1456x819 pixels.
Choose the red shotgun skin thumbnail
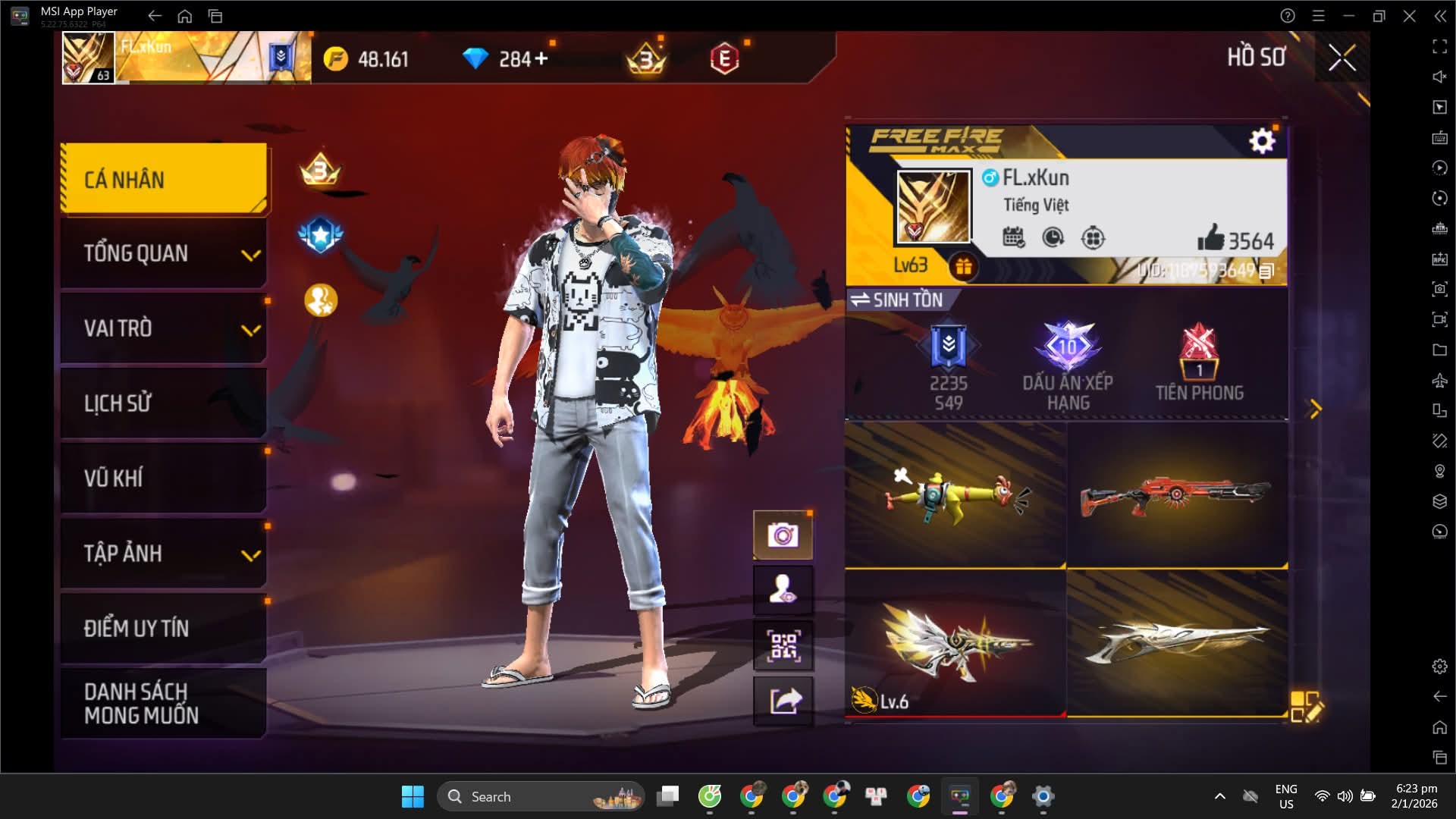coord(1177,494)
